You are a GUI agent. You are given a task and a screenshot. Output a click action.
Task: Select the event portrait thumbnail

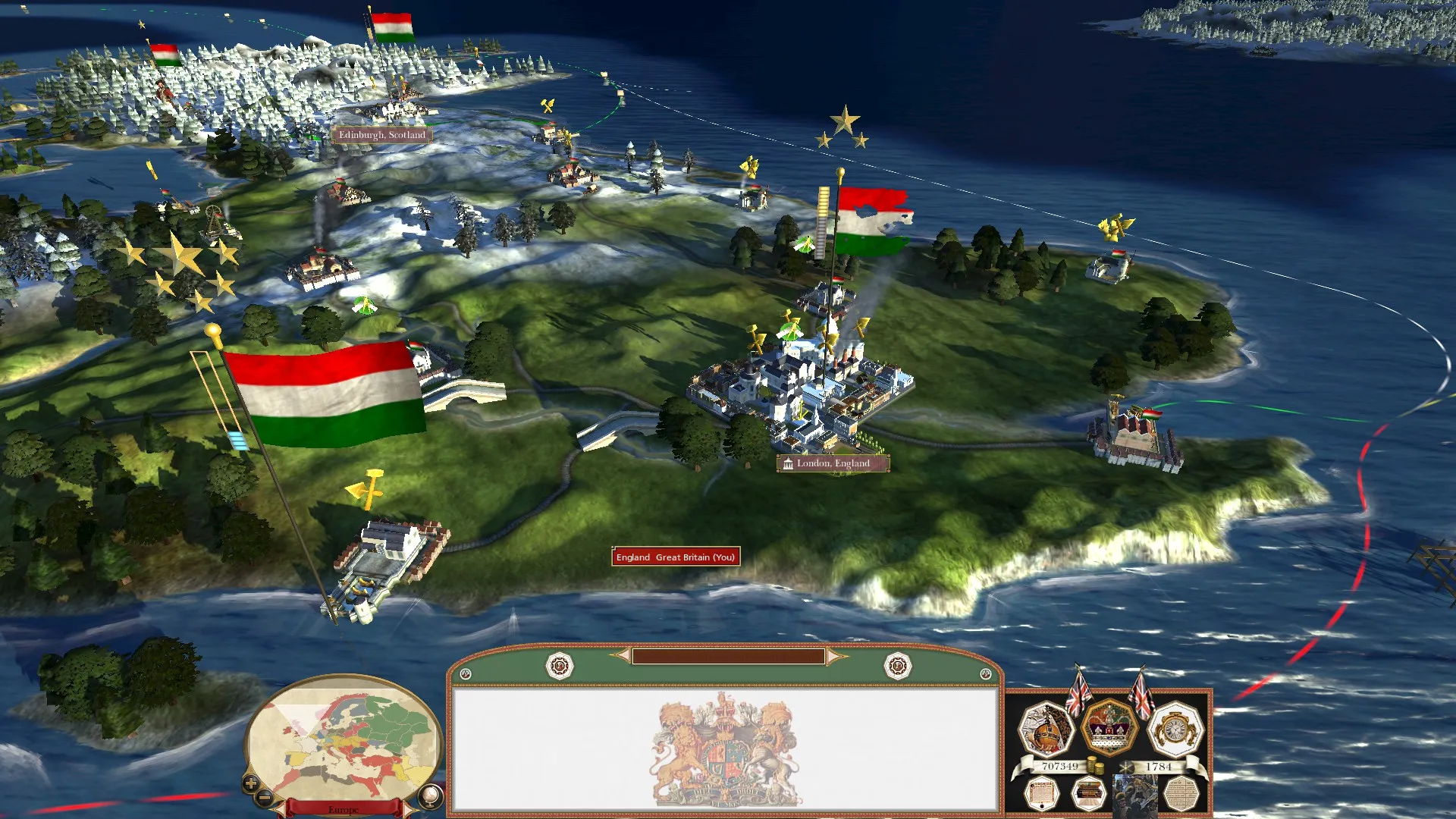(x=1134, y=795)
